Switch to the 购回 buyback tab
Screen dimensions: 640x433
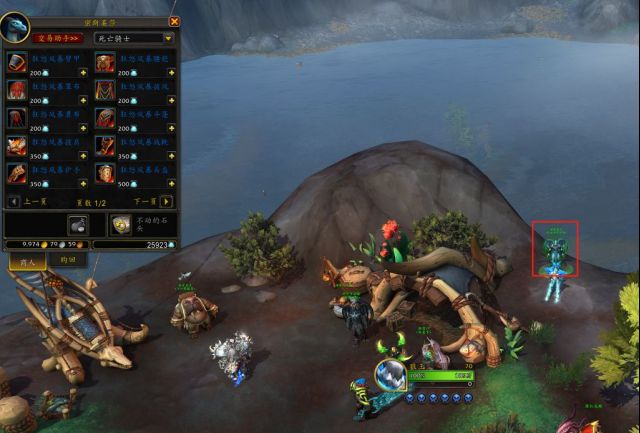coord(67,259)
